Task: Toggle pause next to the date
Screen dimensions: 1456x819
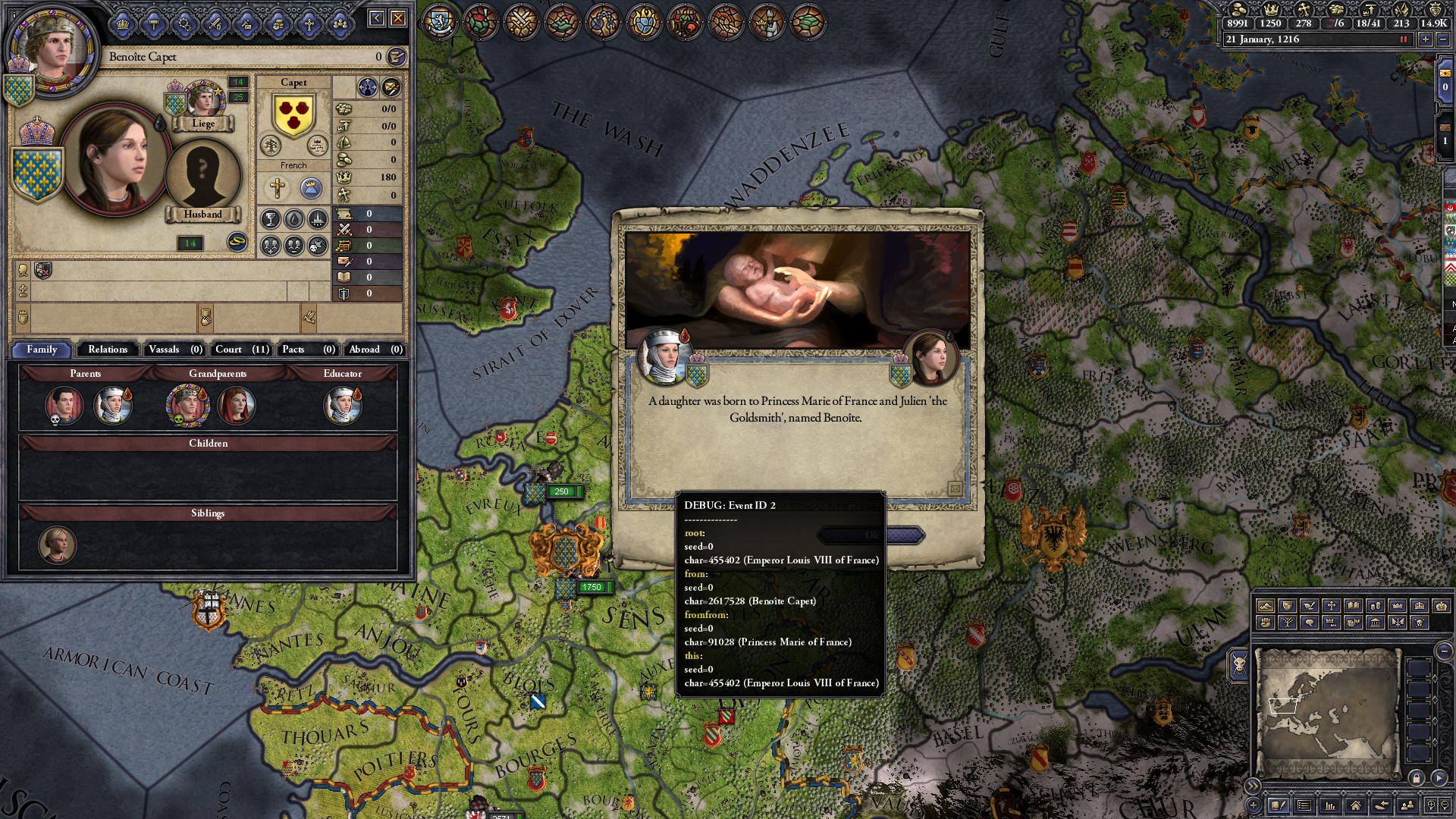Action: [1403, 39]
